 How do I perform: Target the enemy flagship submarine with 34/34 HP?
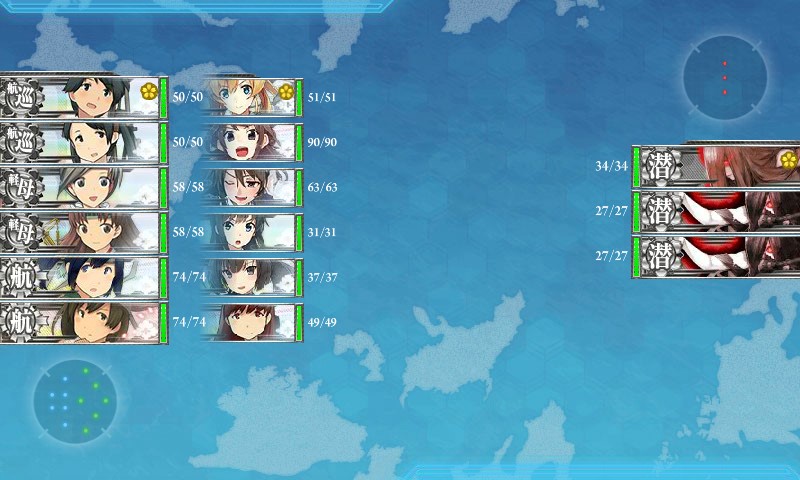pyautogui.click(x=715, y=166)
